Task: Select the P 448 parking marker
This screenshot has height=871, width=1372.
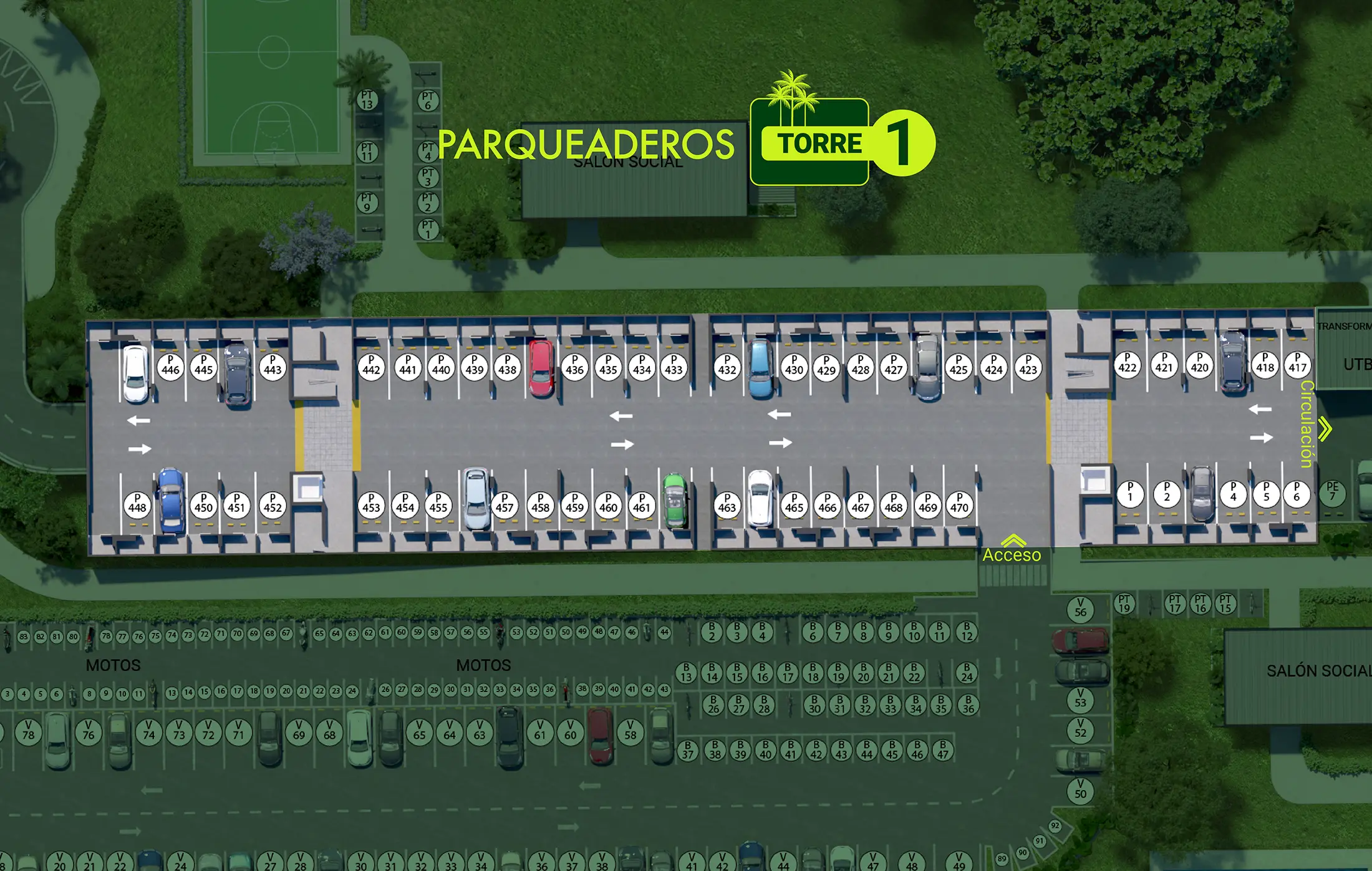Action: pos(137,504)
